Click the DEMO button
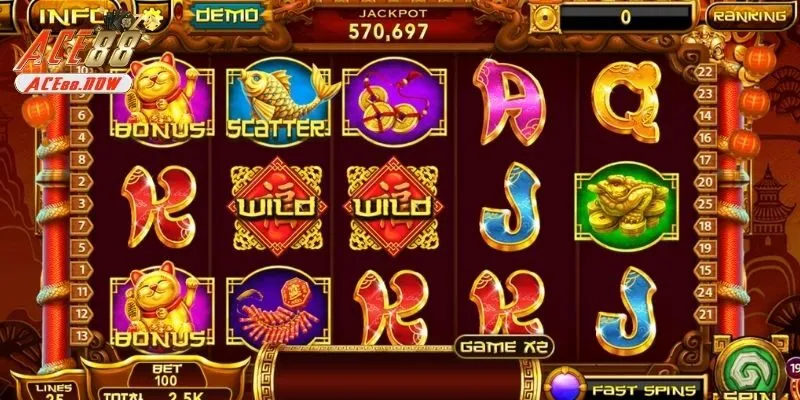Image resolution: width=800 pixels, height=400 pixels. tap(225, 15)
